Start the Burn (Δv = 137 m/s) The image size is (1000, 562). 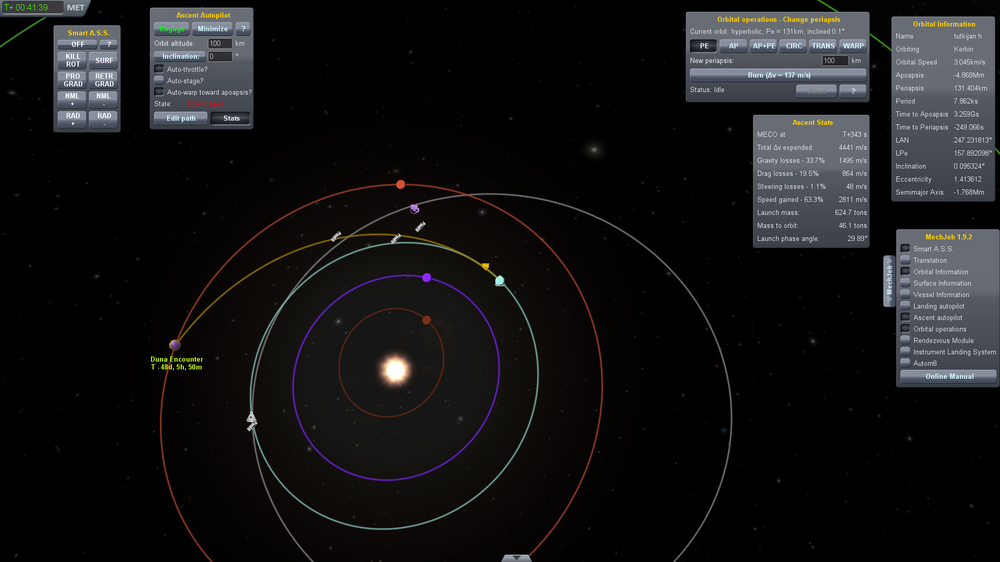(777, 74)
